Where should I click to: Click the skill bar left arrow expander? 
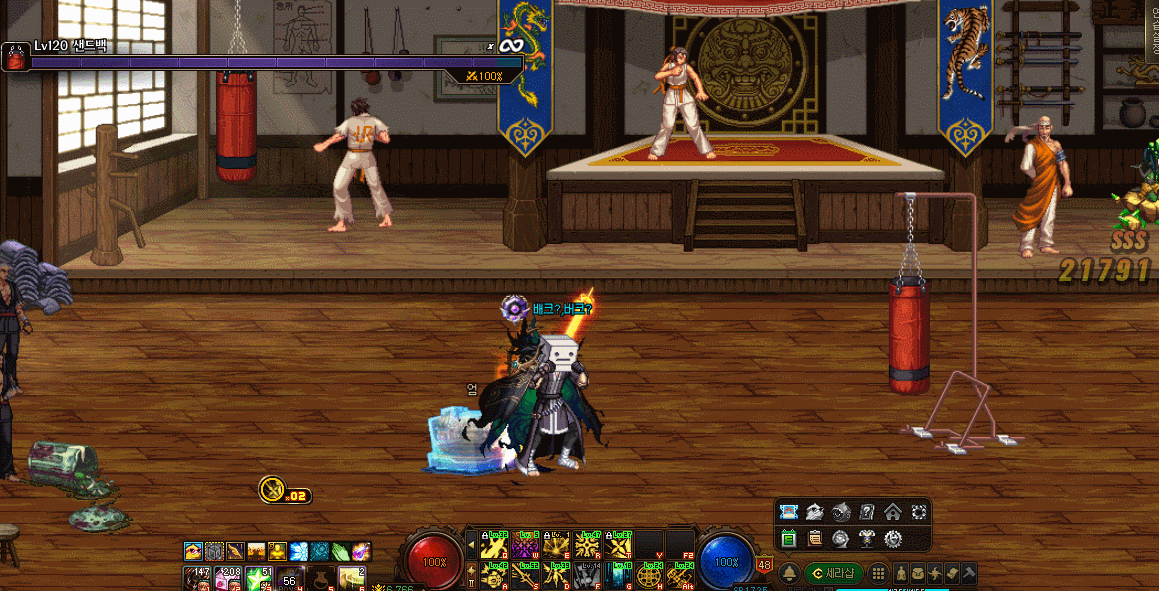471,544
